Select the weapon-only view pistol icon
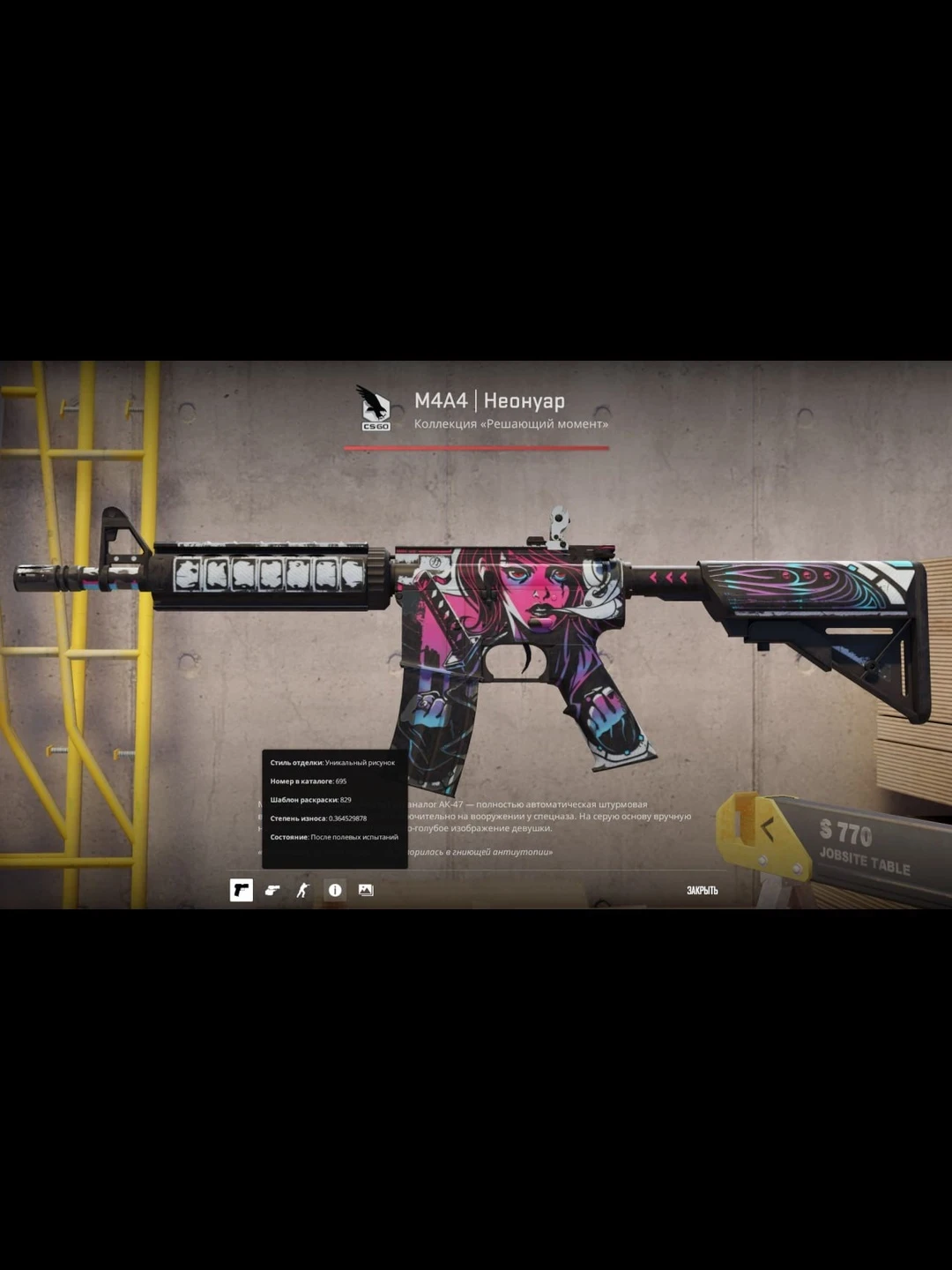Viewport: 952px width, 1270px height. point(241,891)
